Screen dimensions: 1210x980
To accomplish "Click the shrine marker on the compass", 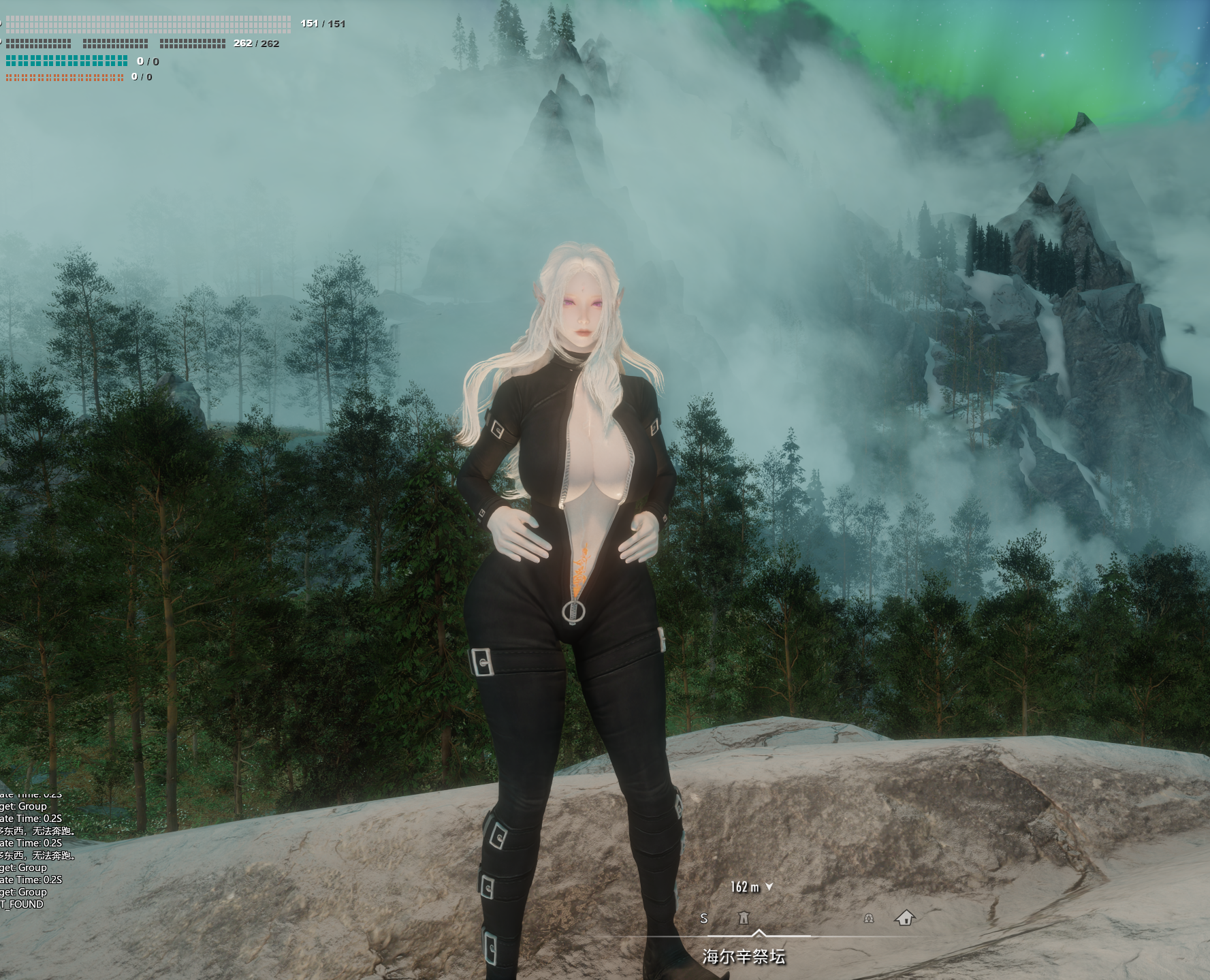I will 744,918.
